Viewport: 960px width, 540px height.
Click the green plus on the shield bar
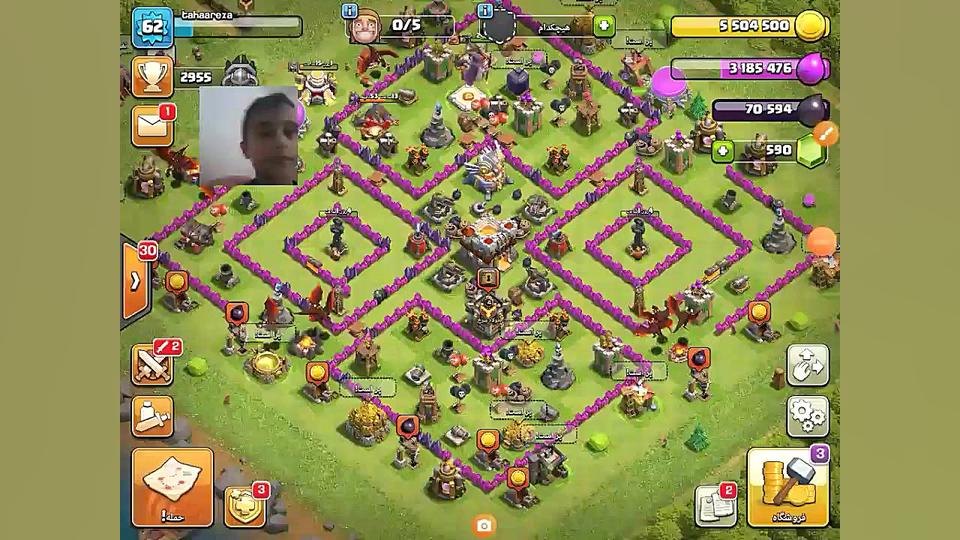coord(603,25)
